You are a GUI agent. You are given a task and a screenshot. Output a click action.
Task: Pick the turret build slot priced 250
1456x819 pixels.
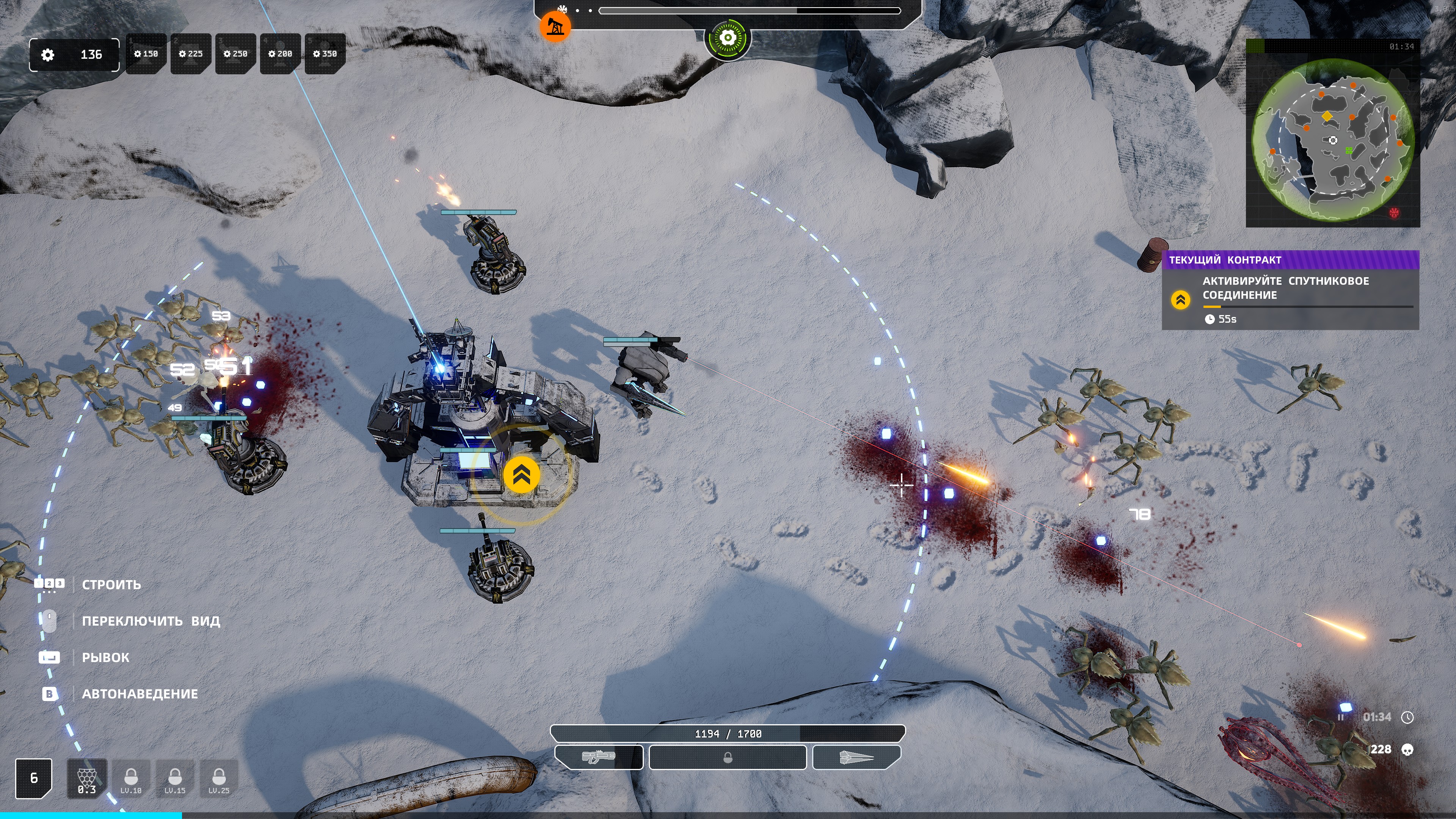coord(236,54)
